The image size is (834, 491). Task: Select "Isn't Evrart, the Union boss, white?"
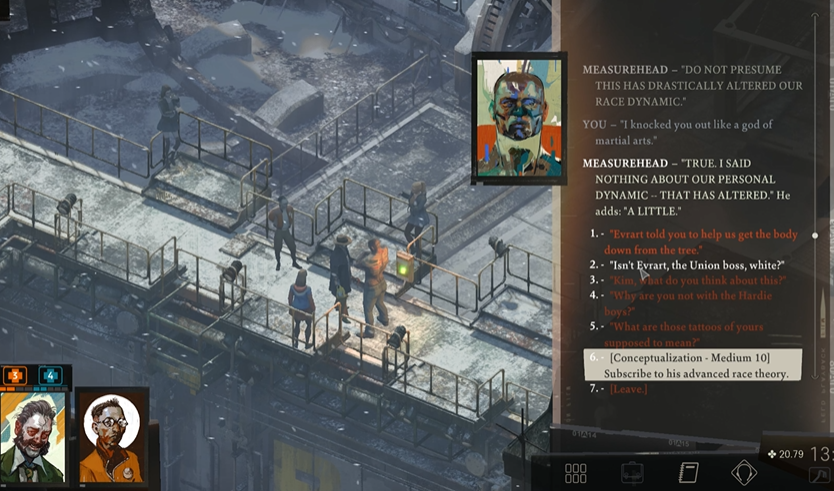coord(697,265)
